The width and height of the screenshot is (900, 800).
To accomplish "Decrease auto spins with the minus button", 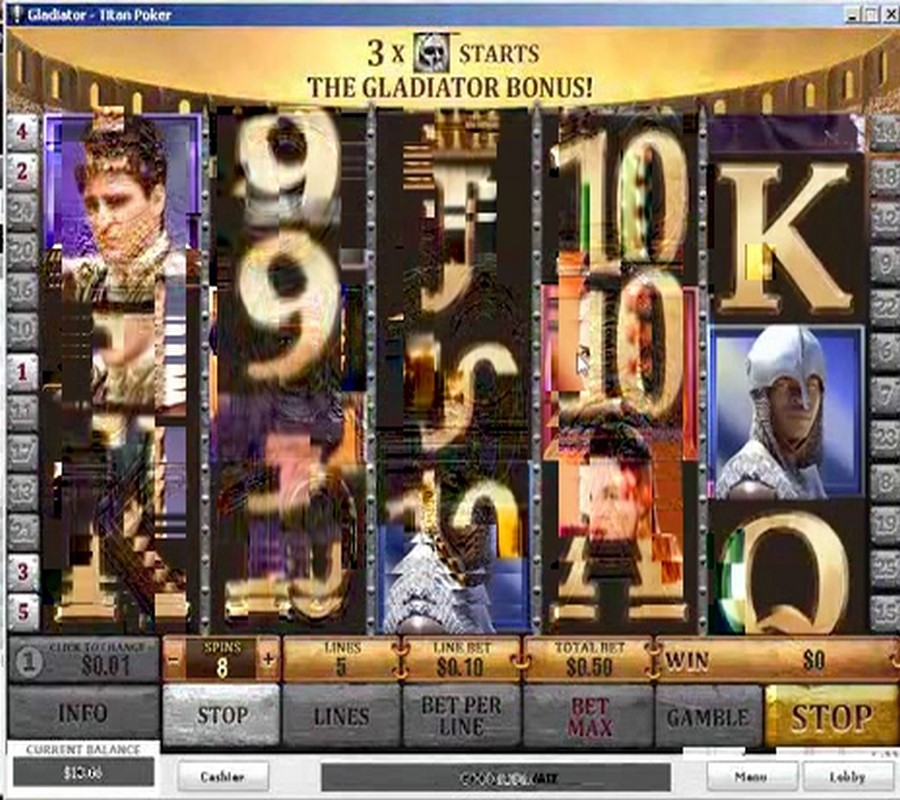I will click(173, 660).
